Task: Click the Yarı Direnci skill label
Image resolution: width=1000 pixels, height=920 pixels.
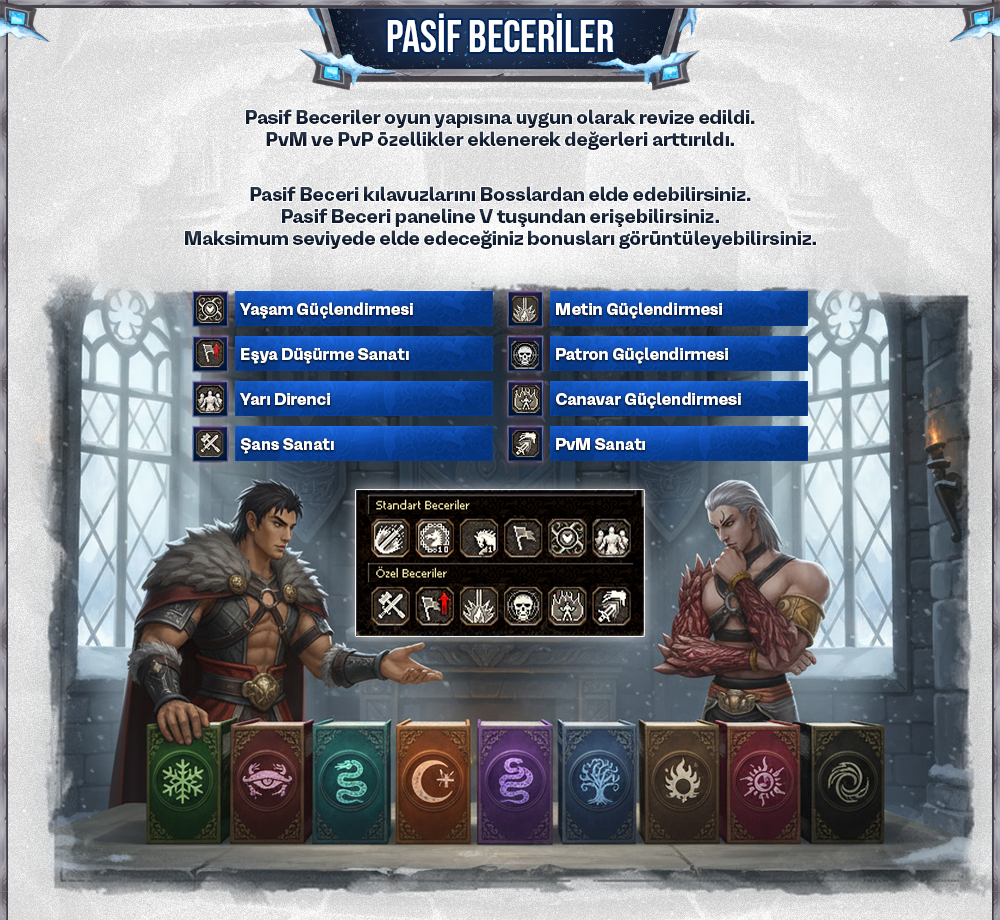Action: (x=364, y=399)
